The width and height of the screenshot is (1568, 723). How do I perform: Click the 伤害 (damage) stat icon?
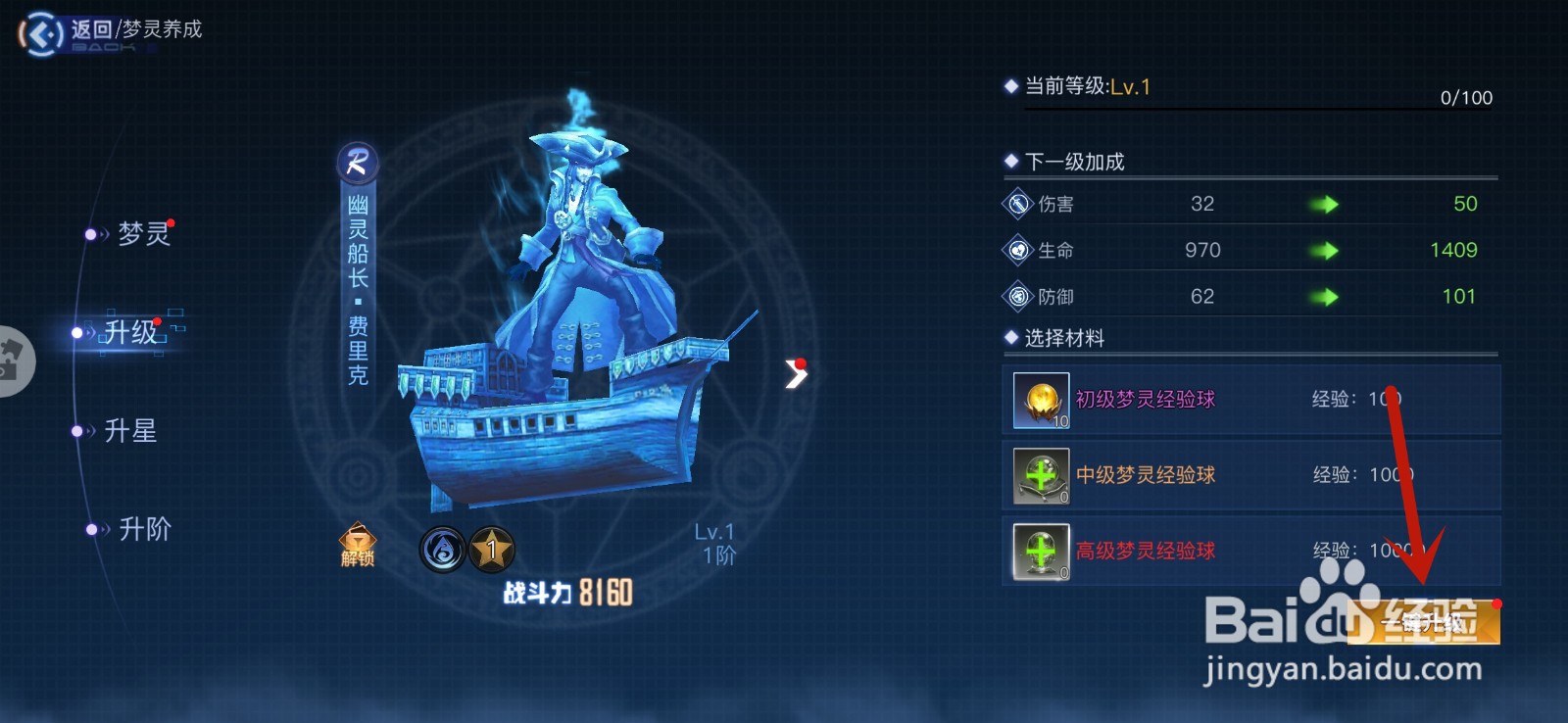point(1016,203)
